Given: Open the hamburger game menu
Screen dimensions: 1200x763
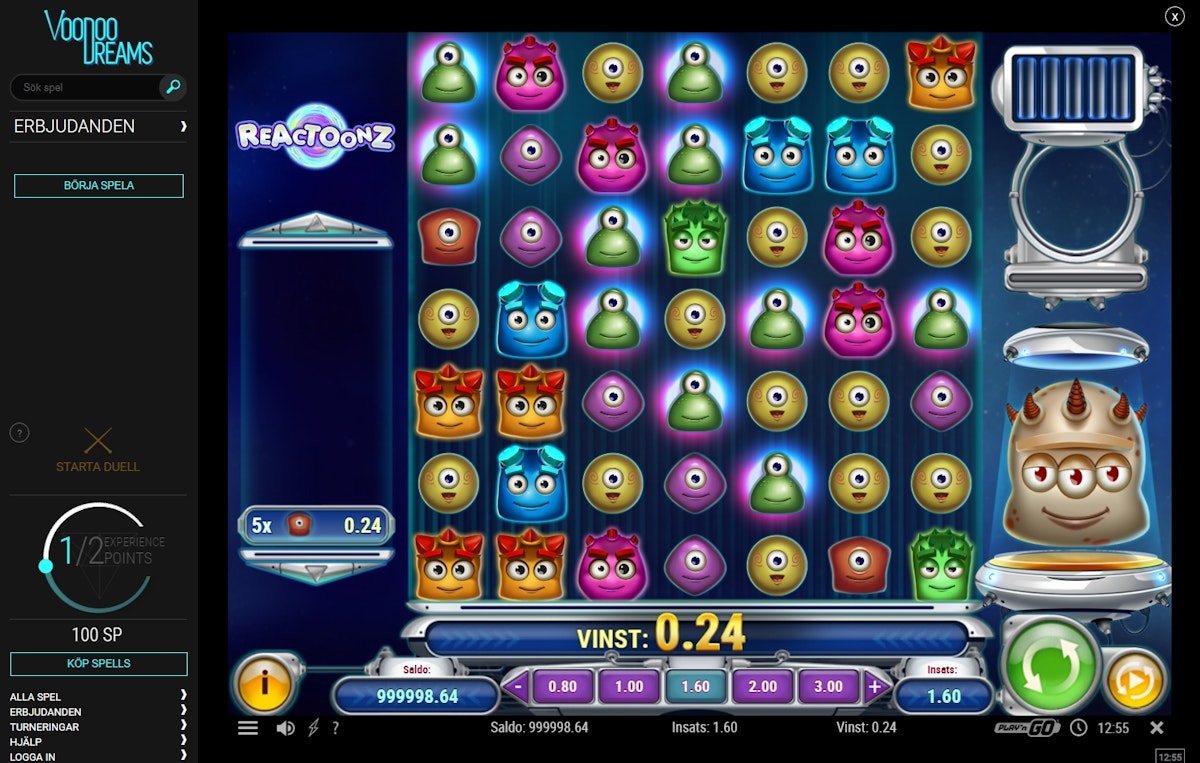Looking at the screenshot, I should click(x=248, y=728).
